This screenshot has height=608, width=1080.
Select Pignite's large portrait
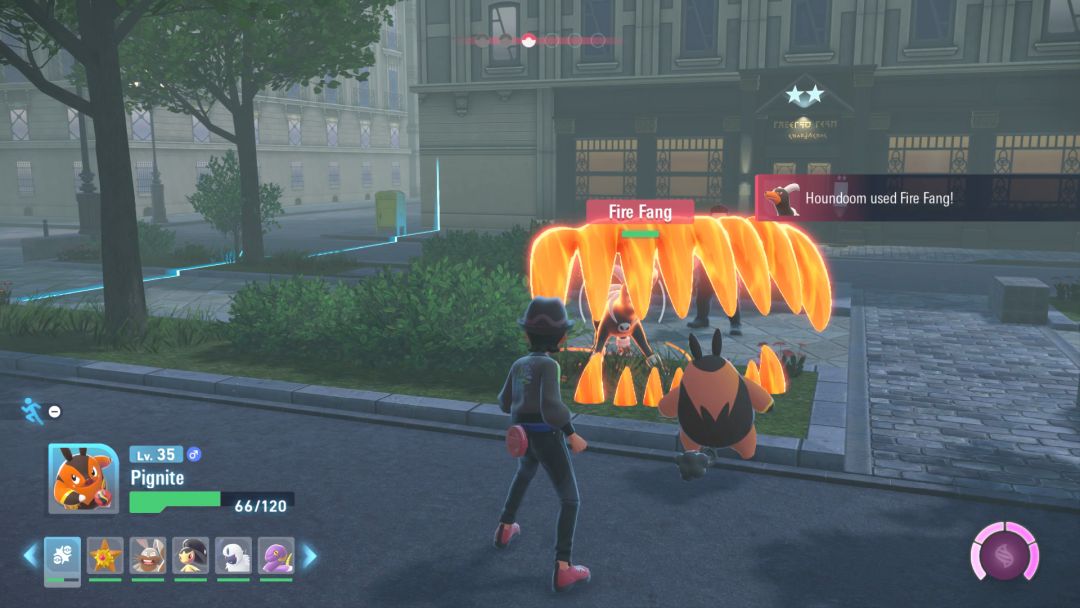(83, 478)
